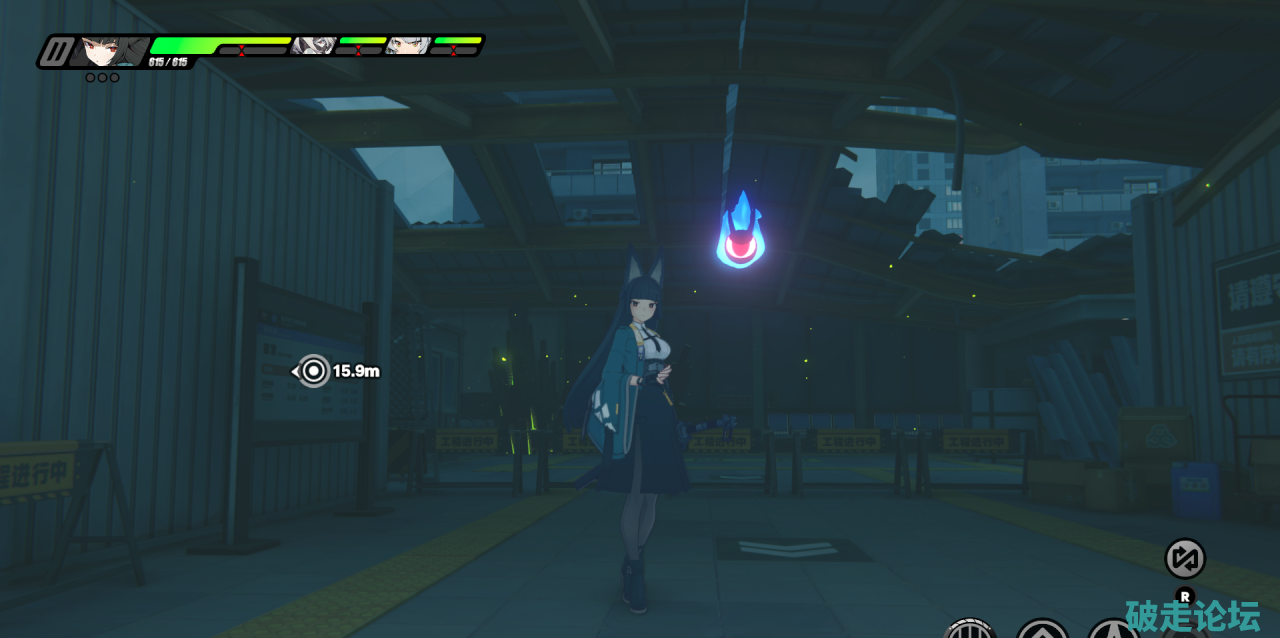This screenshot has height=638, width=1280.
Task: Click the 15.9m objective distance marker
Action: pos(314,371)
